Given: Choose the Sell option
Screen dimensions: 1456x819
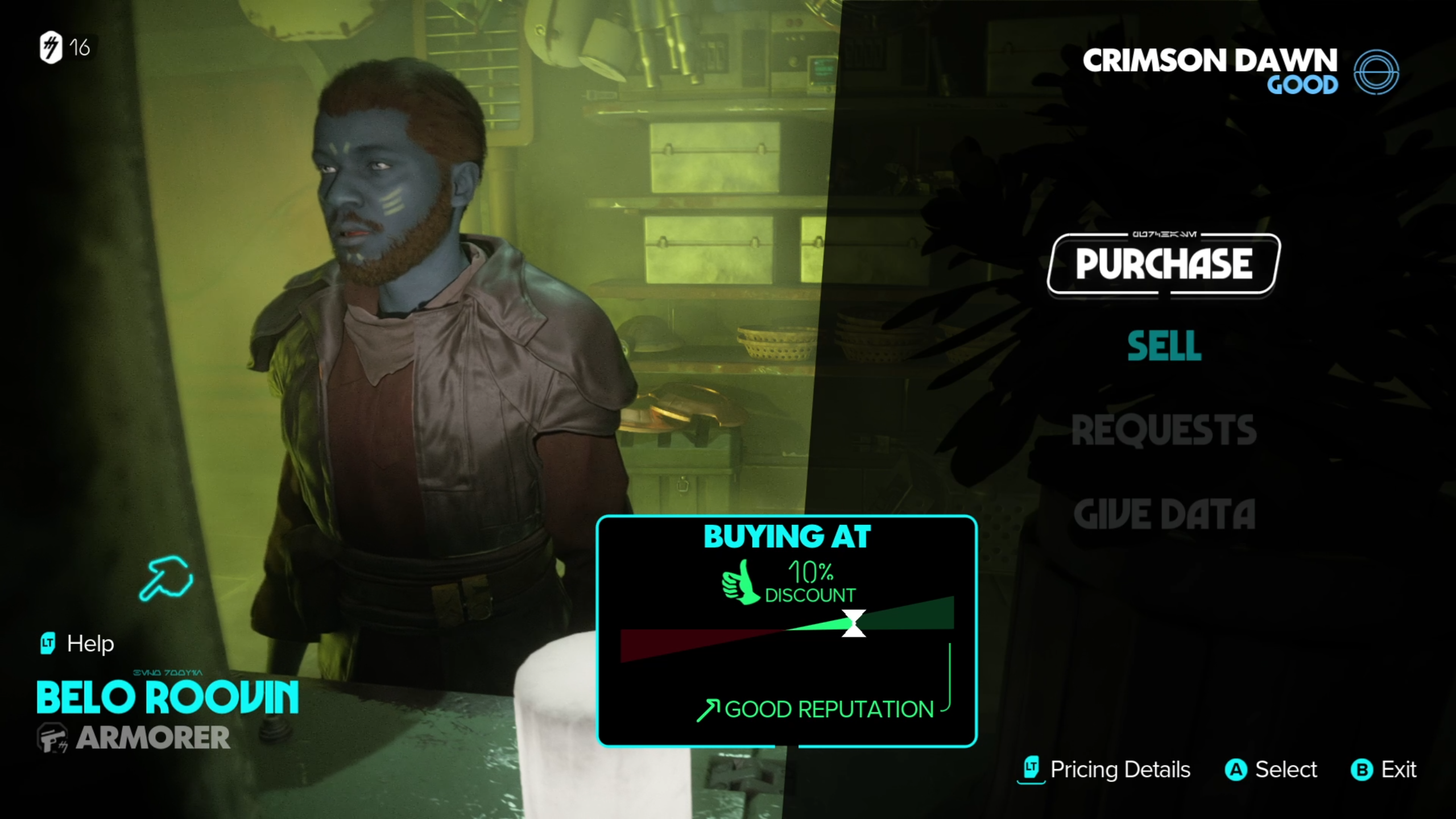Looking at the screenshot, I should tap(1164, 346).
